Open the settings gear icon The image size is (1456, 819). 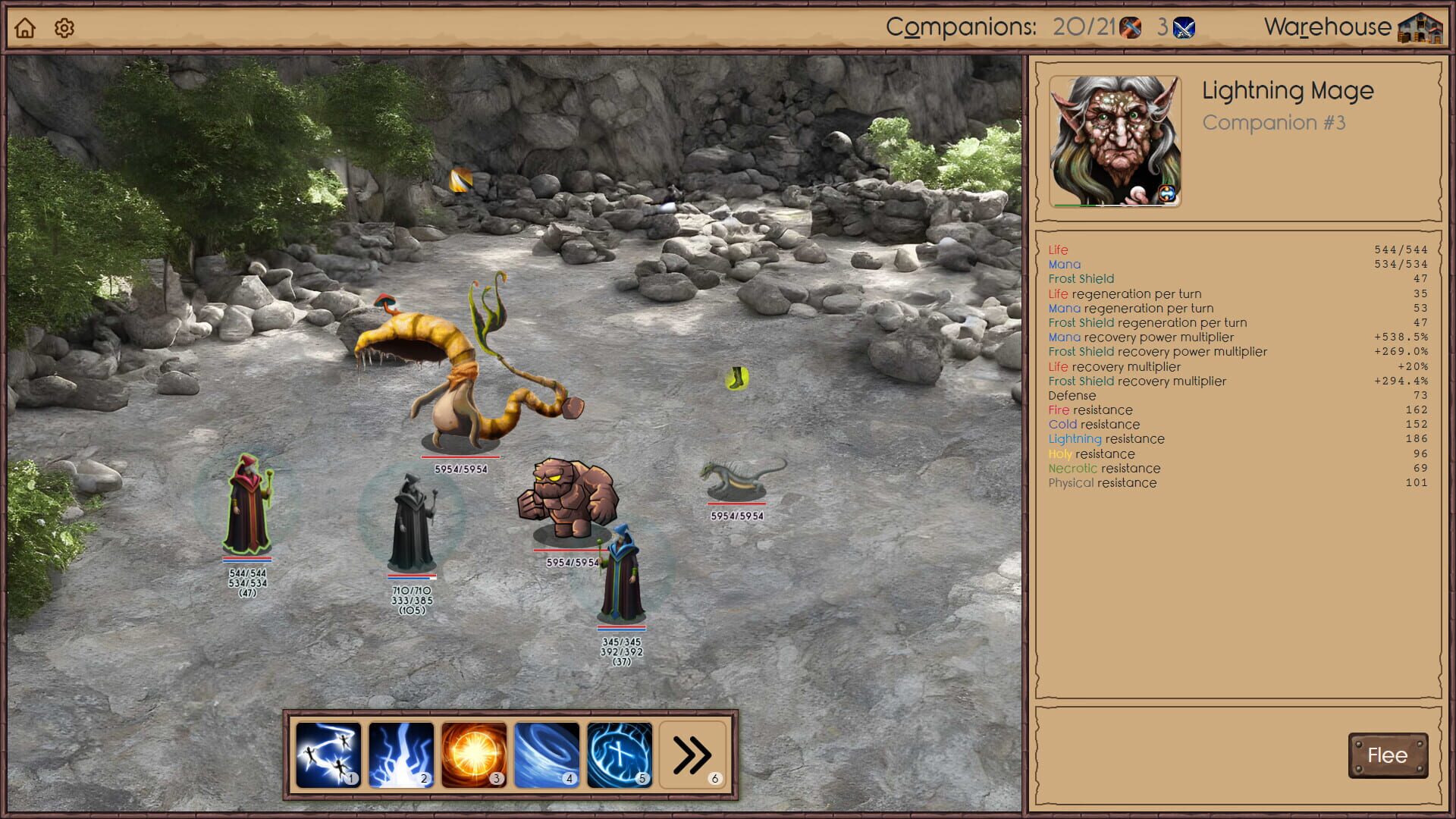(x=64, y=27)
